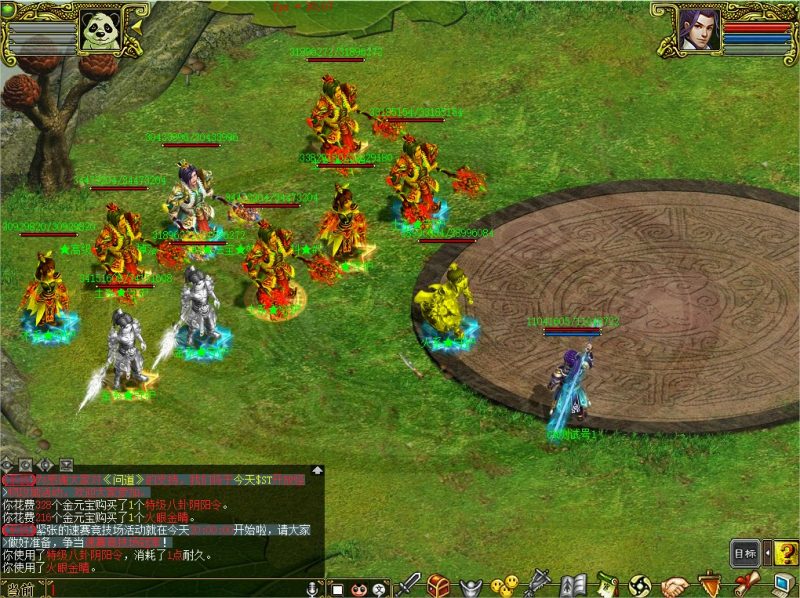The image size is (800, 598).
Task: Select the player character portrait
Action: 699,28
